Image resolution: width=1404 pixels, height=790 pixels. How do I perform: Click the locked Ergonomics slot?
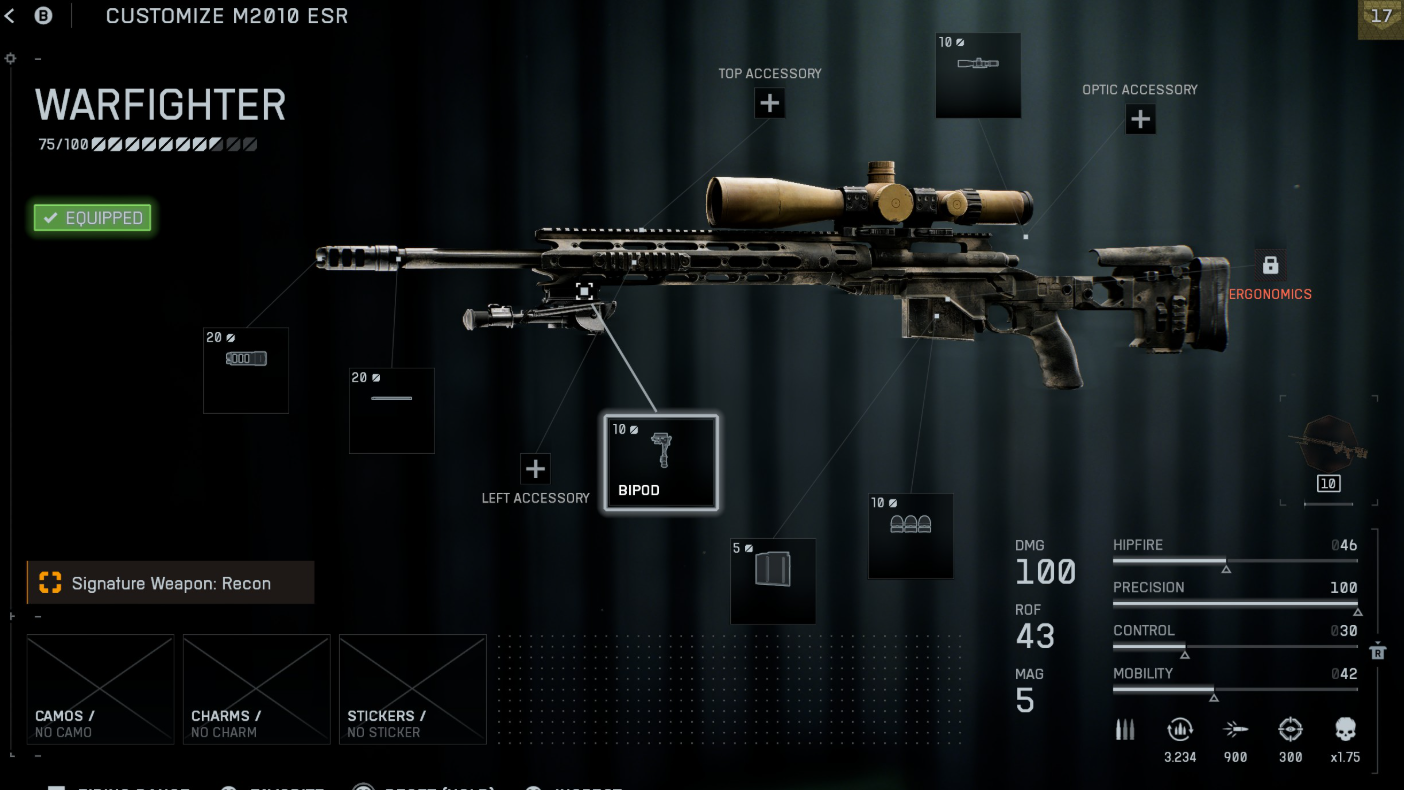pyautogui.click(x=1270, y=266)
